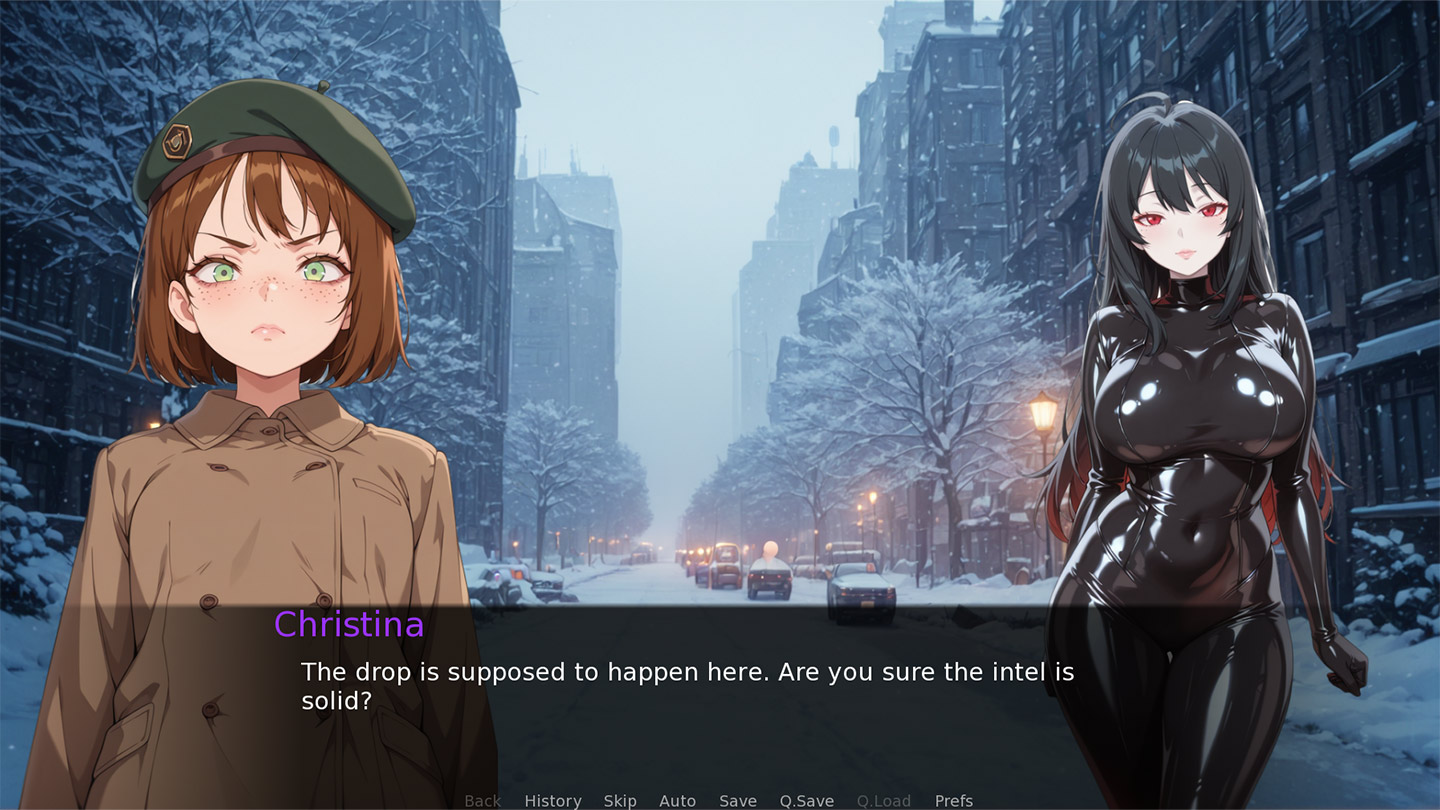The height and width of the screenshot is (810, 1440).
Task: Open the Prefs settings screen
Action: 953,800
